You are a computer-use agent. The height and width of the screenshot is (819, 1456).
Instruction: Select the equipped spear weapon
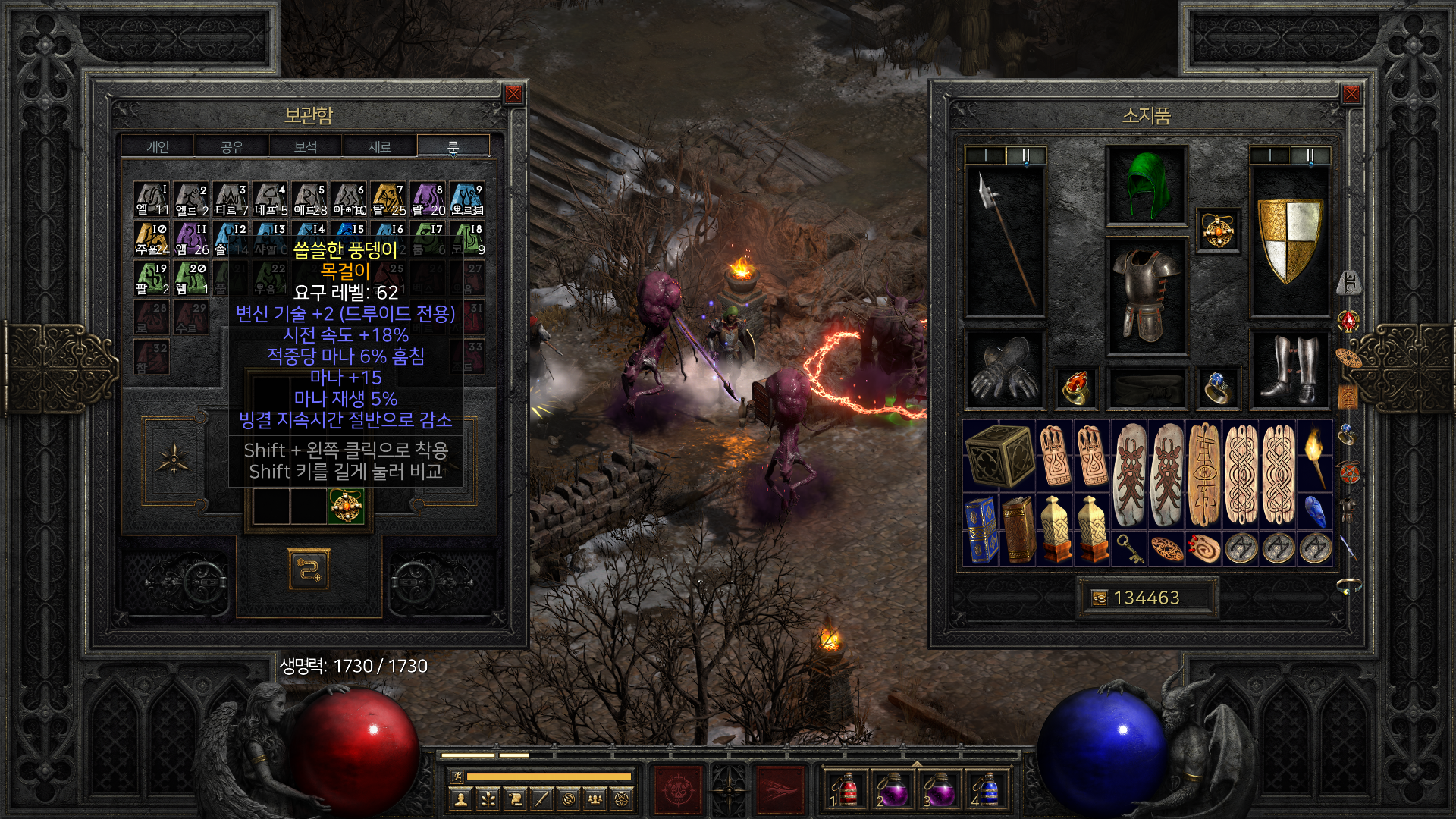tap(1005, 240)
